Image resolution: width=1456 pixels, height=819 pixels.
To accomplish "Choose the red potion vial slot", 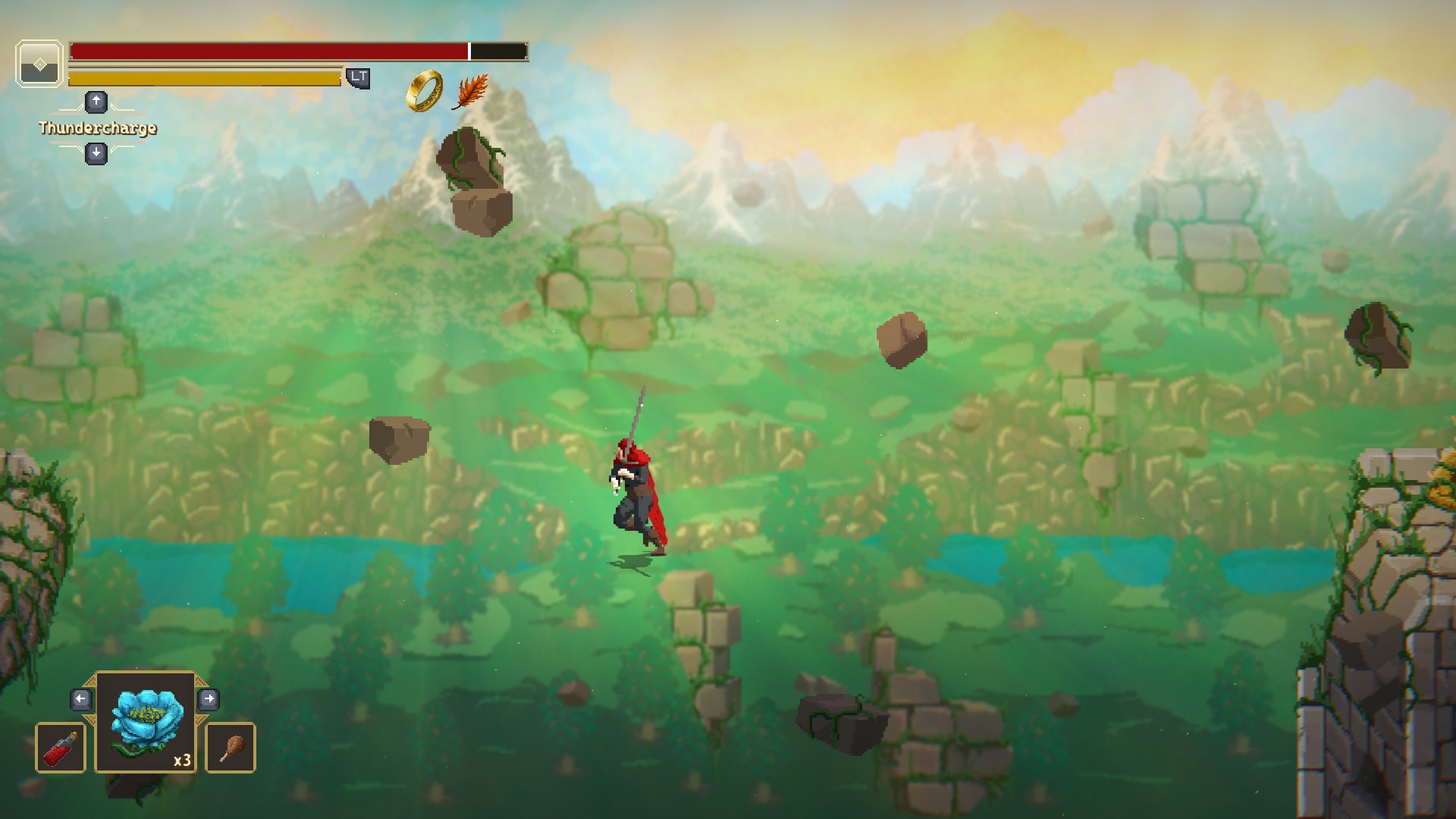I will click(61, 748).
